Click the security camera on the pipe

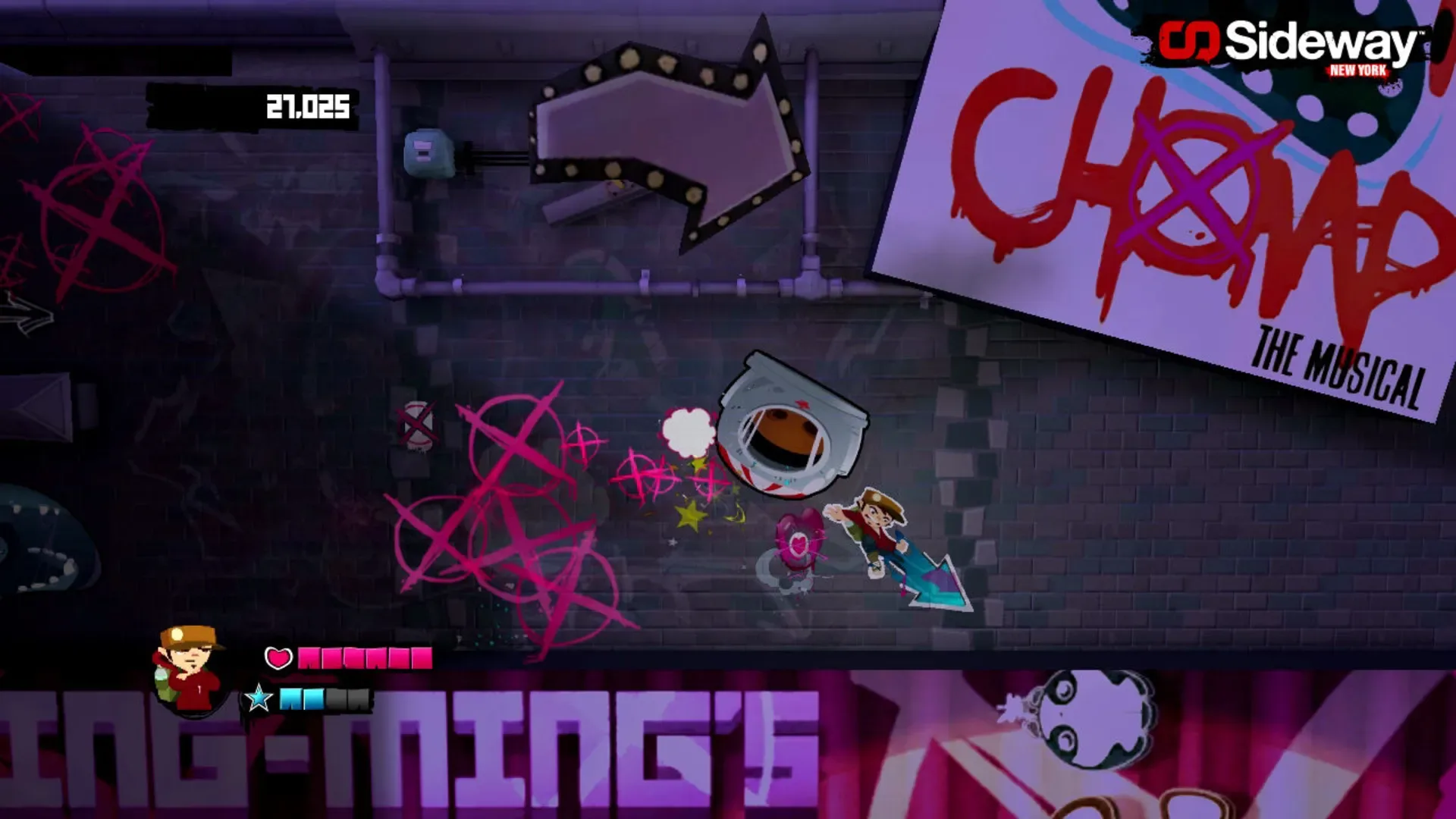pyautogui.click(x=427, y=152)
